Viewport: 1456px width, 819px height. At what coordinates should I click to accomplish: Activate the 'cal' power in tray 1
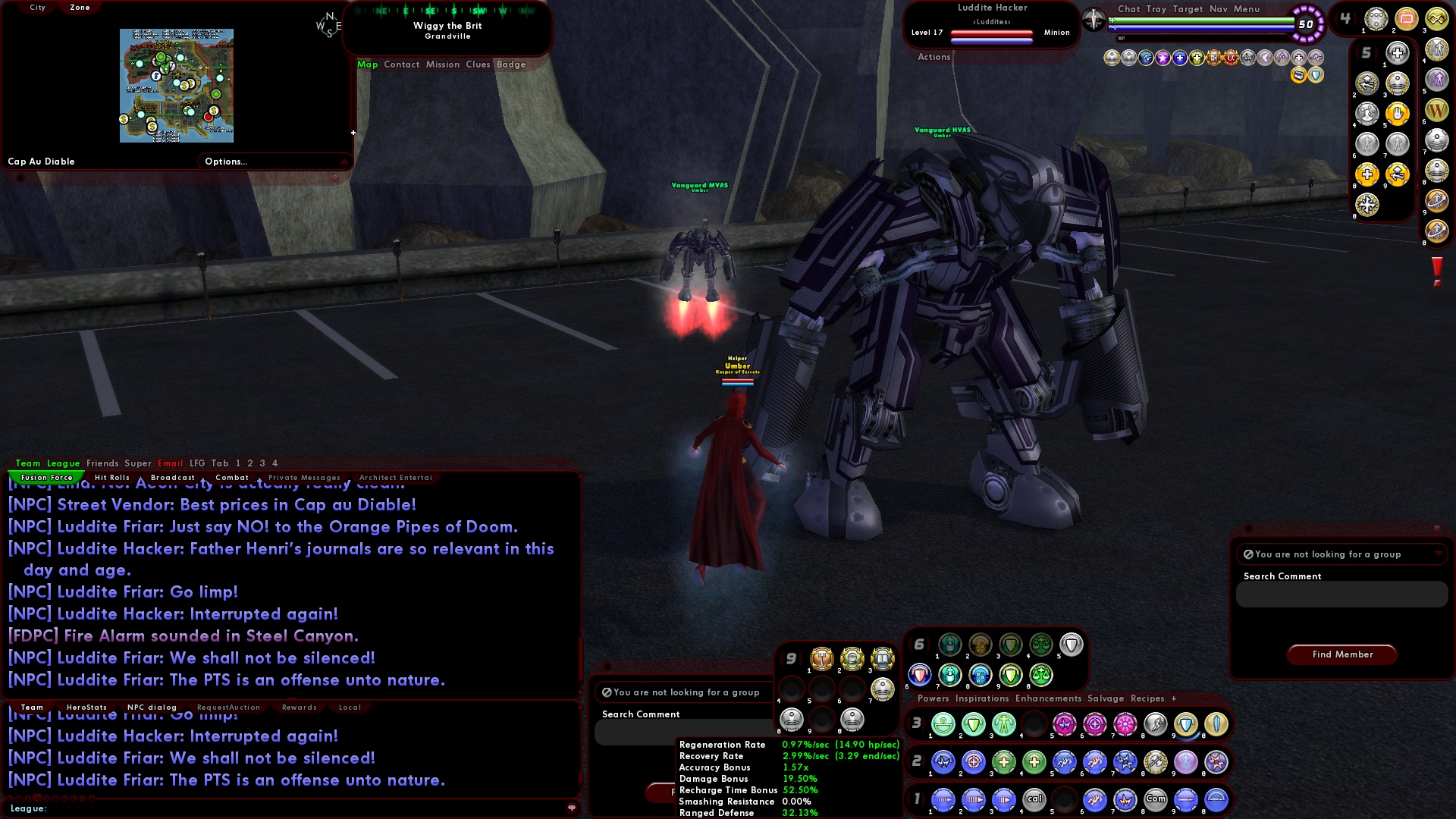pos(1034,799)
